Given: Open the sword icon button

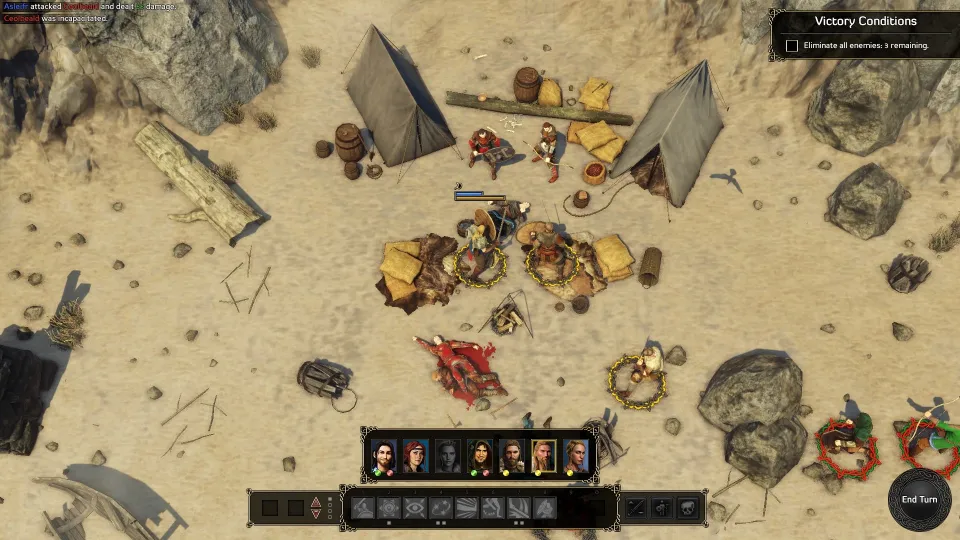Looking at the screenshot, I should pos(635,507).
